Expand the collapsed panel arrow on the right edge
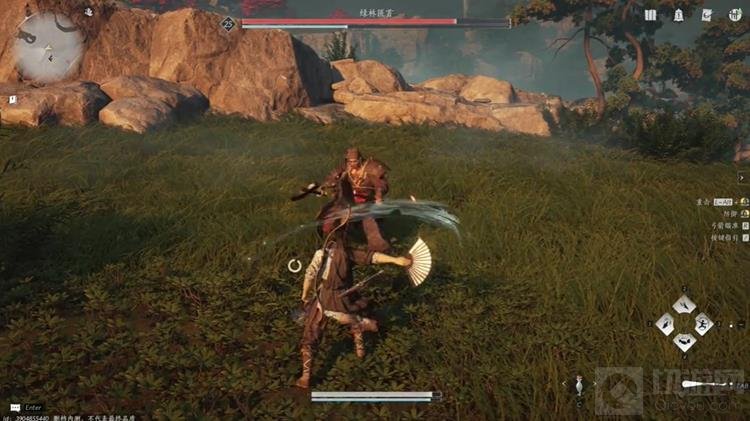The width and height of the screenshot is (750, 421). click(742, 178)
